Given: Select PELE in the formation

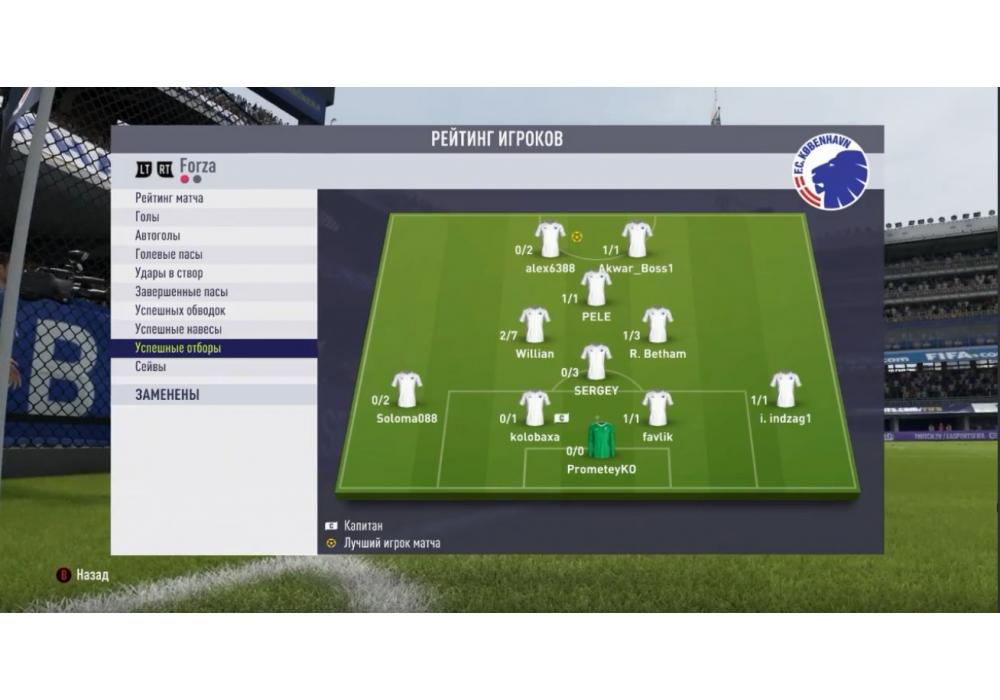Looking at the screenshot, I should 596,289.
